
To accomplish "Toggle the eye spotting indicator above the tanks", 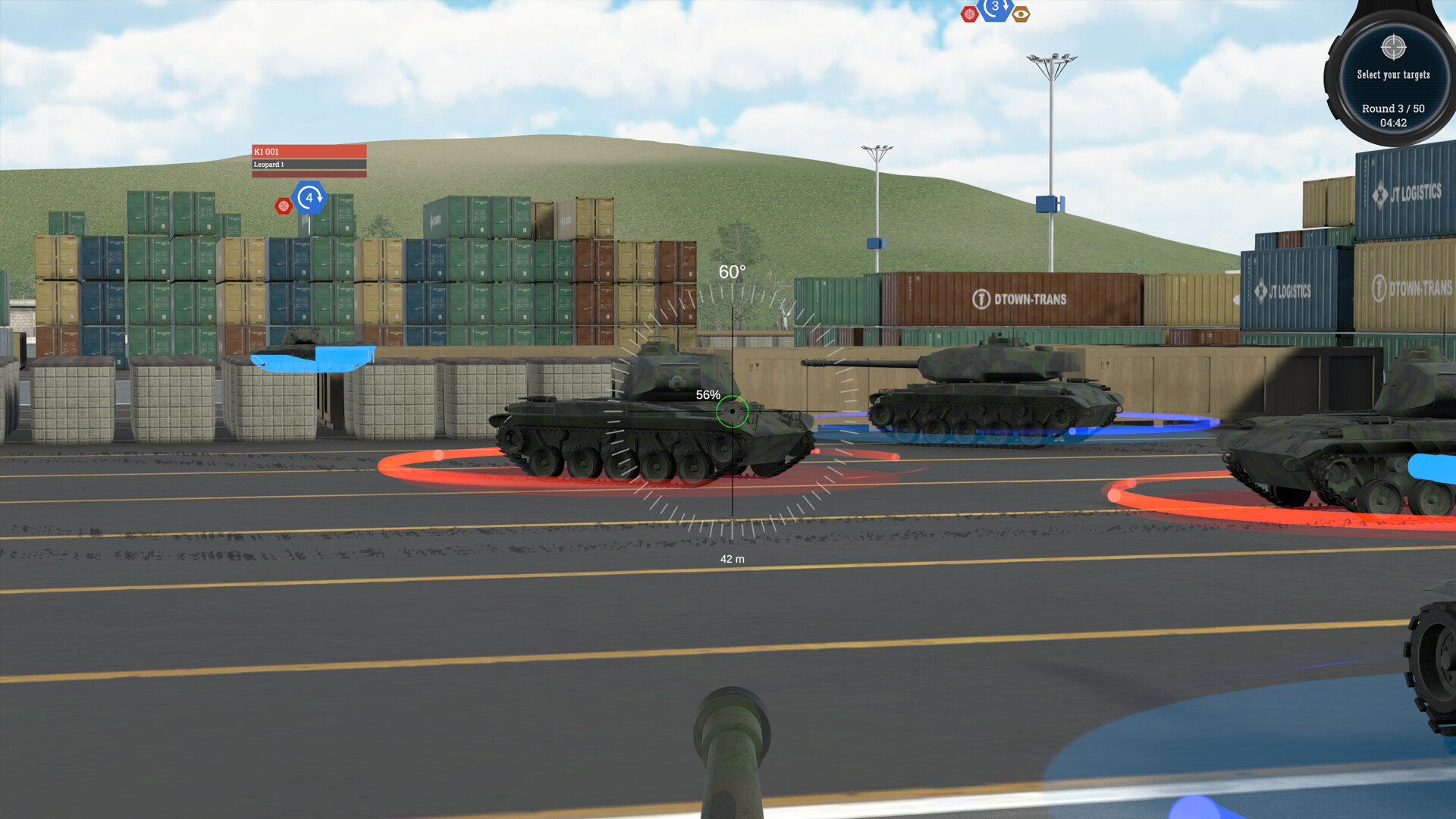I will tap(1021, 13).
